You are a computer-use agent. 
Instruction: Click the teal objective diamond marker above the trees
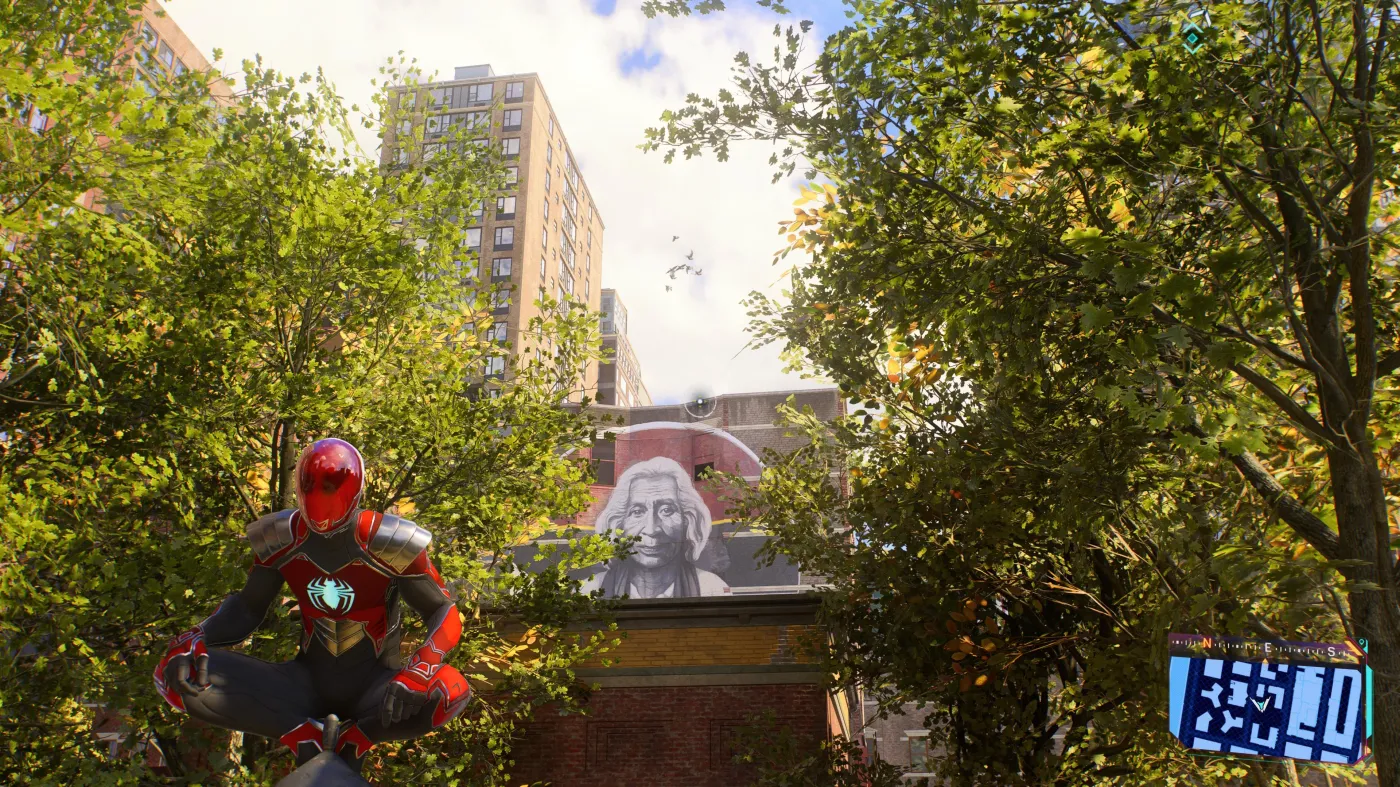(x=1192, y=37)
